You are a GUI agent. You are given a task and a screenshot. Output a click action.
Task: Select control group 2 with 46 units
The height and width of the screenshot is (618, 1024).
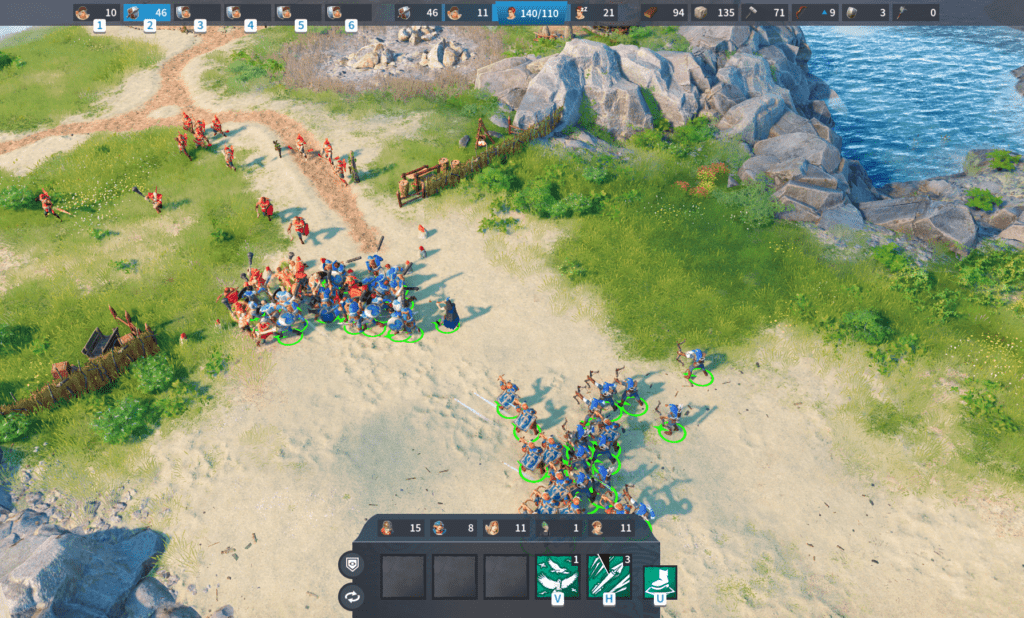(x=146, y=13)
